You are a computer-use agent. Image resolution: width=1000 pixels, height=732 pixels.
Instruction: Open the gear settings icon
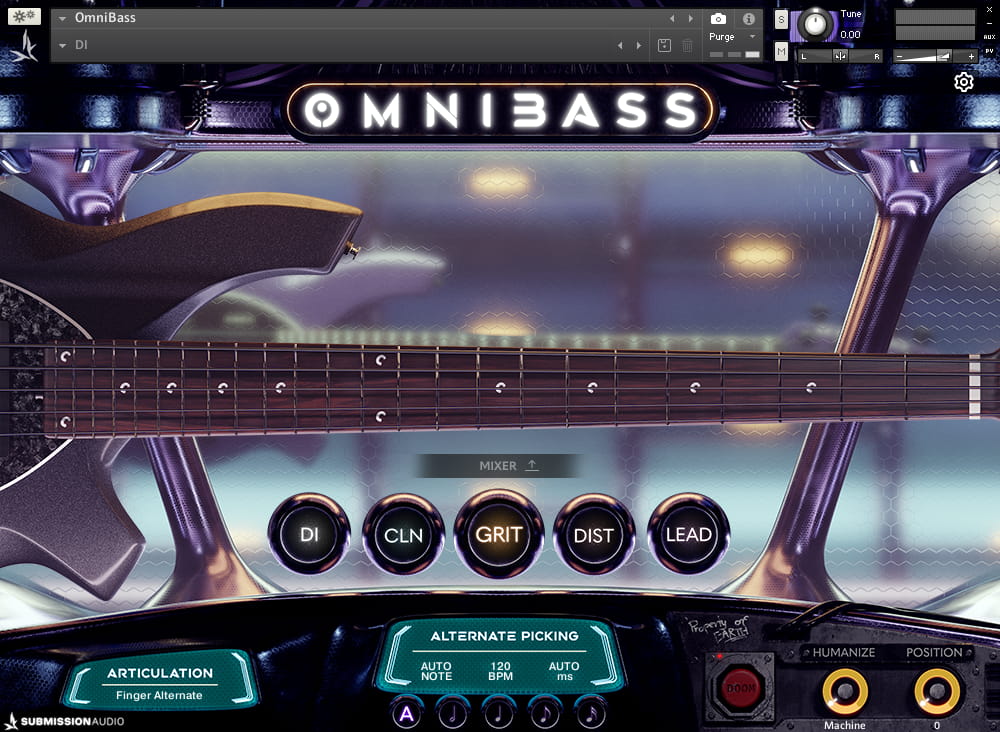point(964,82)
